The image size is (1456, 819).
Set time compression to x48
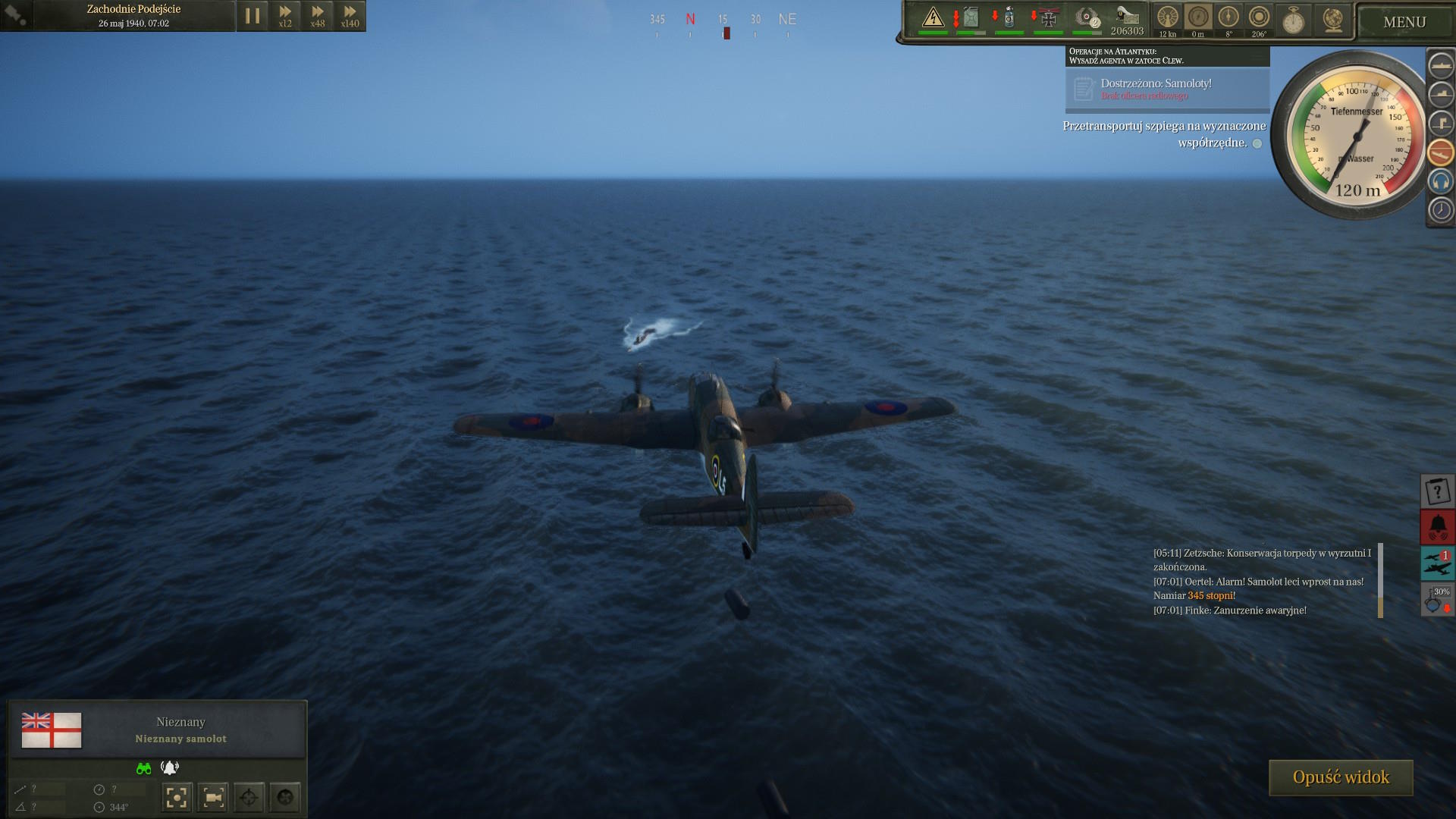coord(318,16)
